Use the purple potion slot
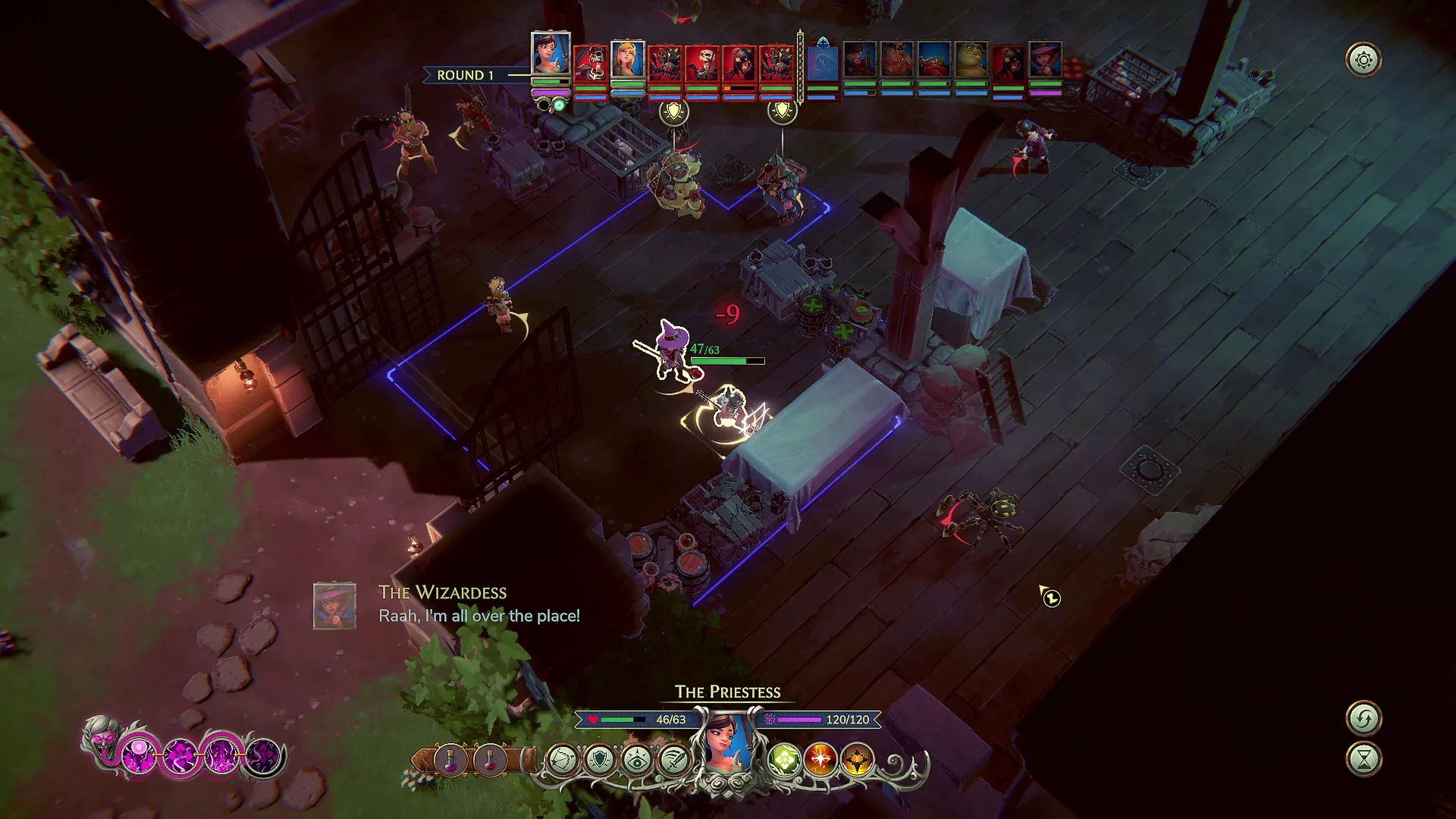Image resolution: width=1456 pixels, height=819 pixels. 450,759
